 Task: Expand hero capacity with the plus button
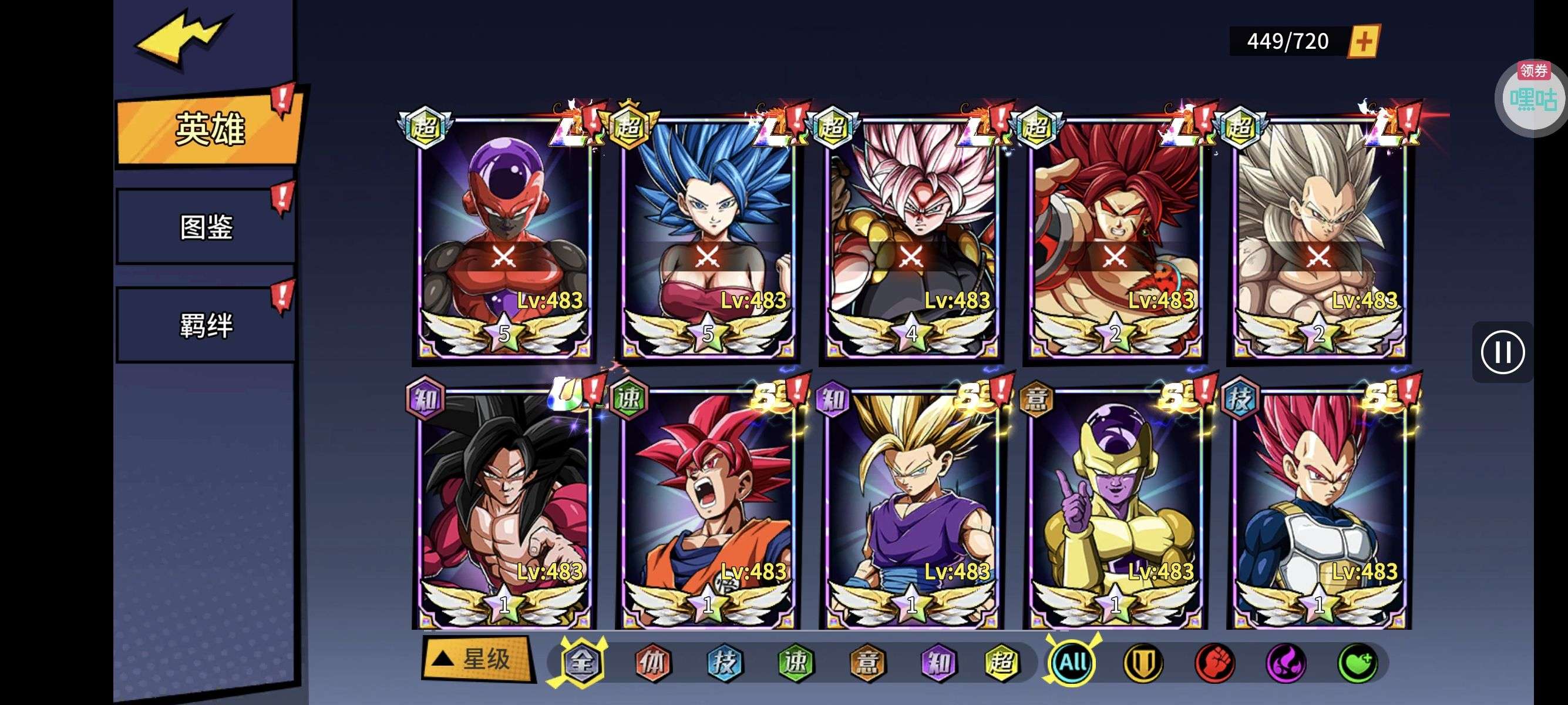tap(1364, 41)
